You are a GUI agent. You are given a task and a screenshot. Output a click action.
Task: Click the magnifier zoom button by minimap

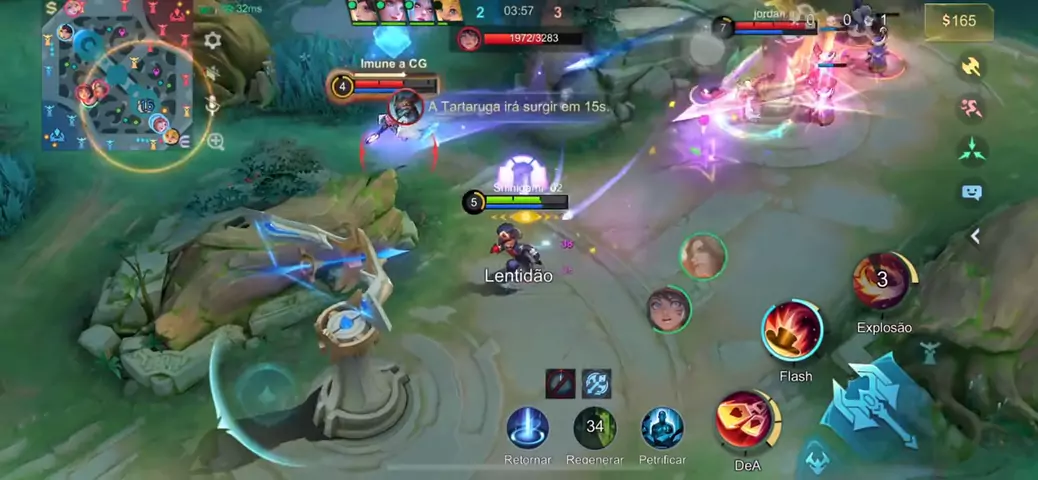click(215, 142)
